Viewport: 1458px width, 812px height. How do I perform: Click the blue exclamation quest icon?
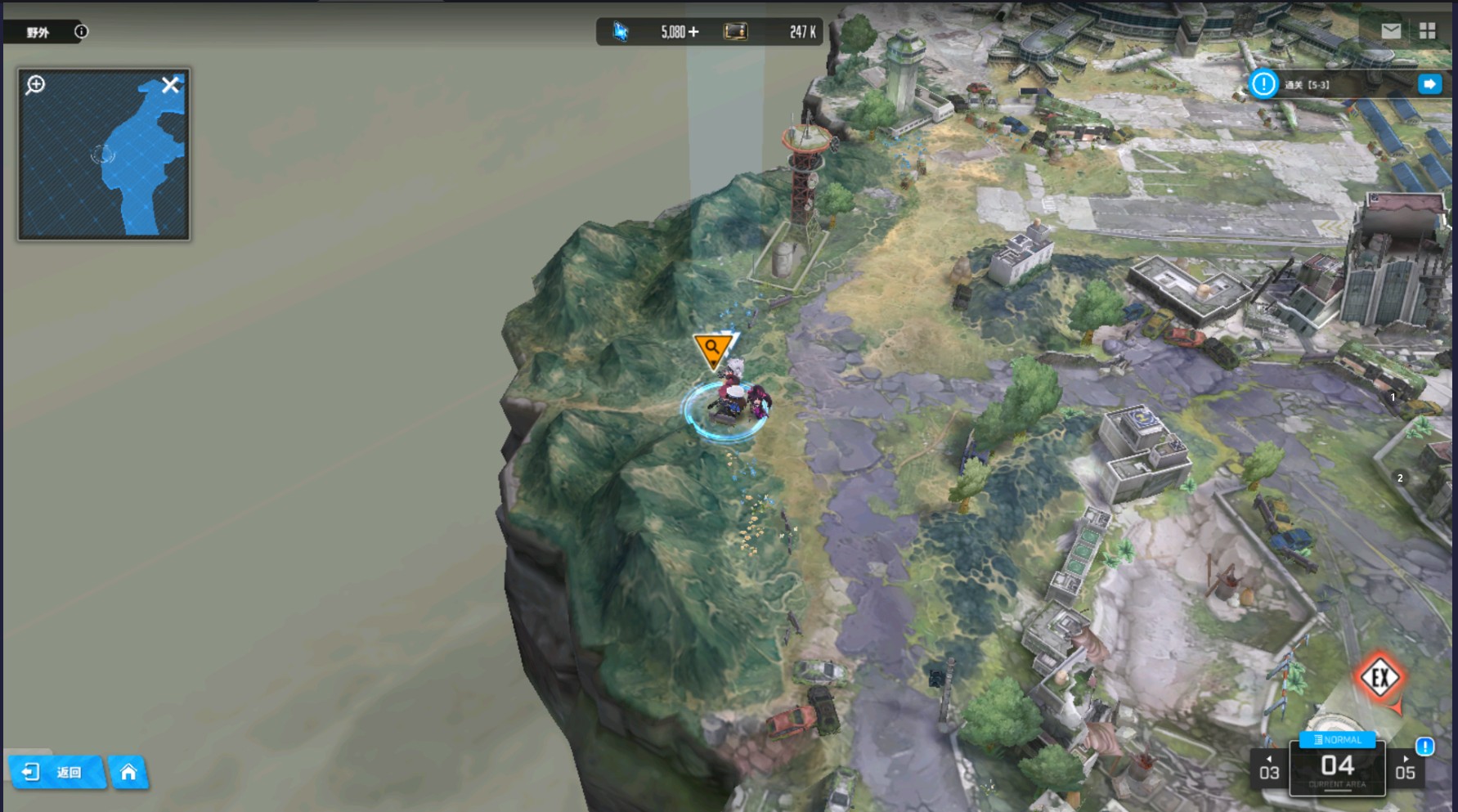(1263, 84)
